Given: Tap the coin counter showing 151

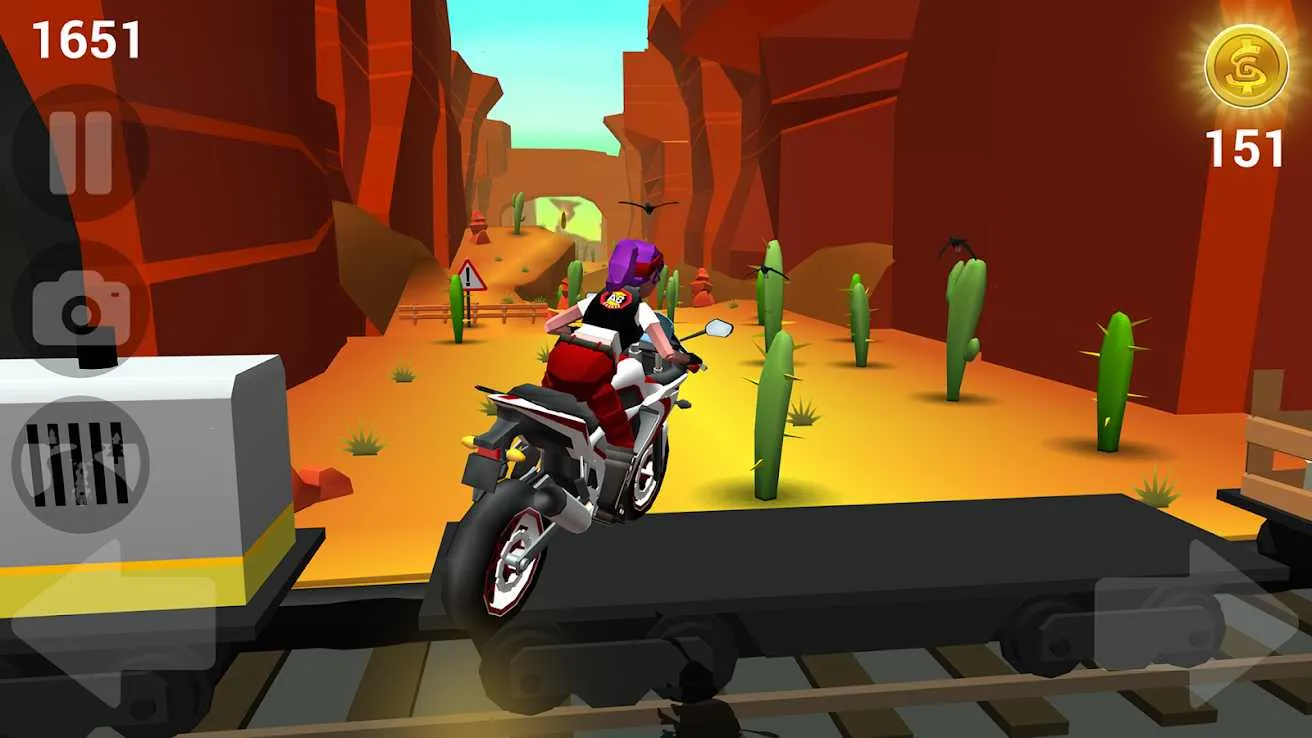Looking at the screenshot, I should coord(1243,150).
